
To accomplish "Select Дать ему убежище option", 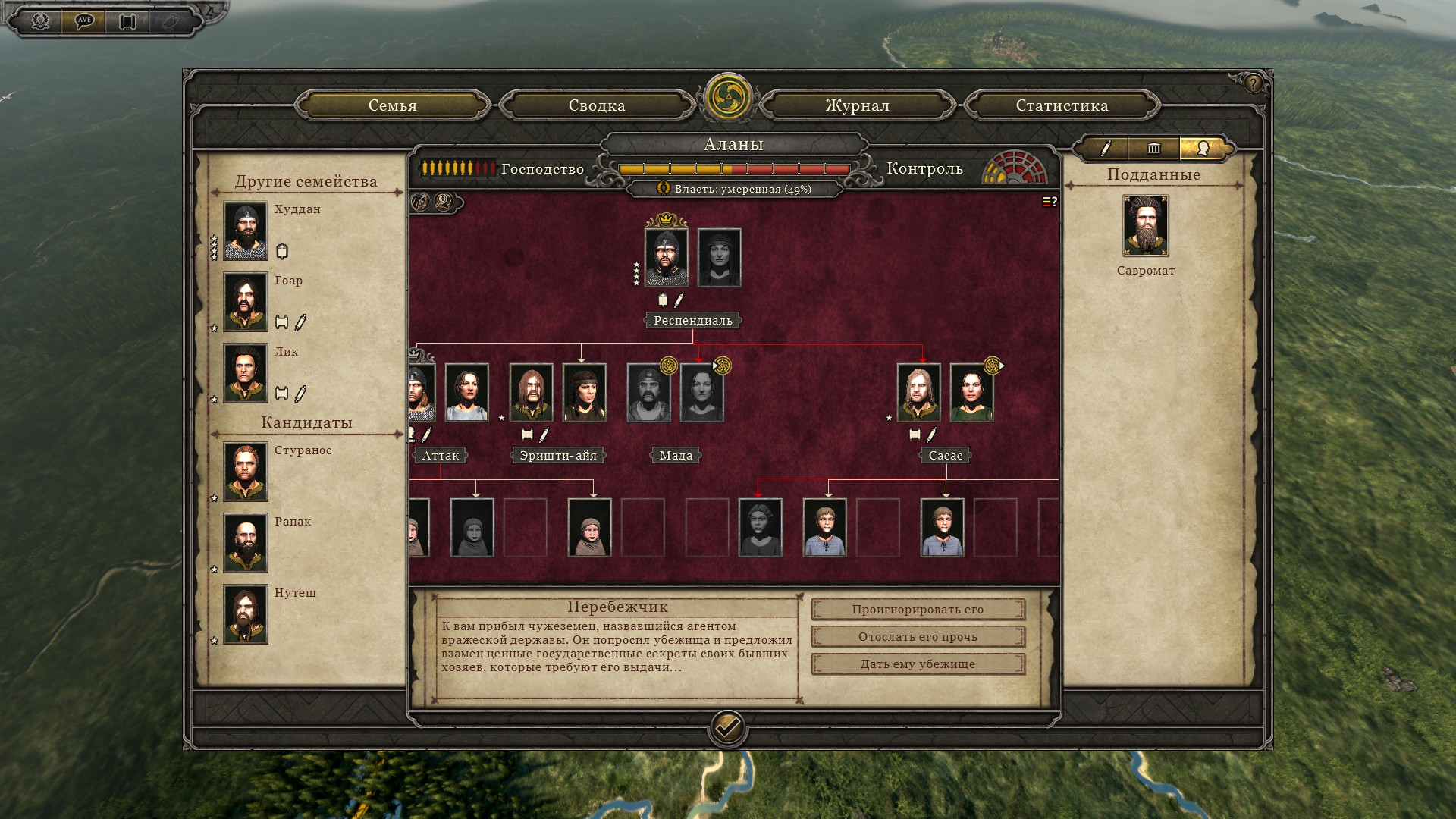I will pyautogui.click(x=918, y=664).
